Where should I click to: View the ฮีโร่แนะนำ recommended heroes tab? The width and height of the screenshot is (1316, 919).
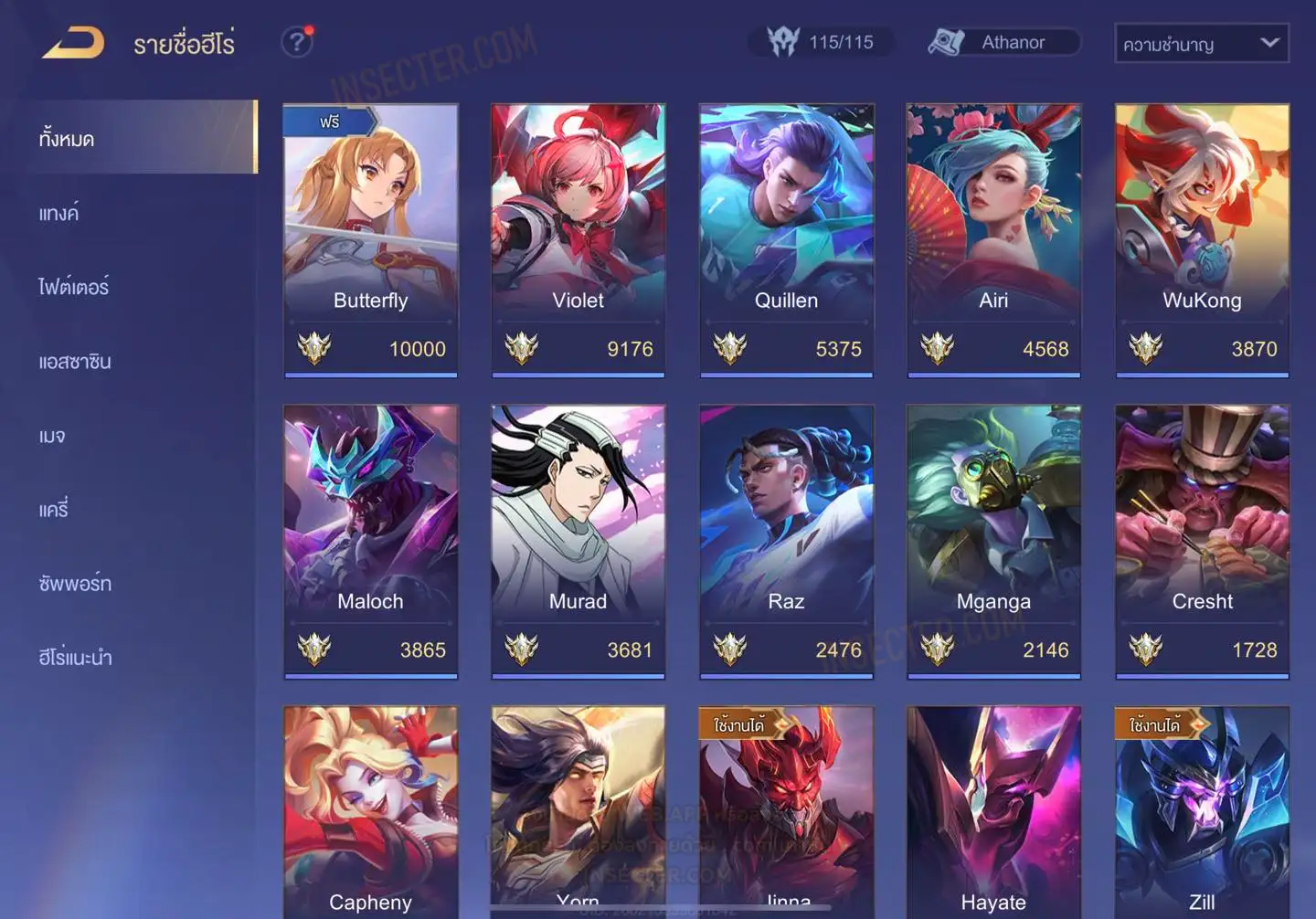pos(75,658)
